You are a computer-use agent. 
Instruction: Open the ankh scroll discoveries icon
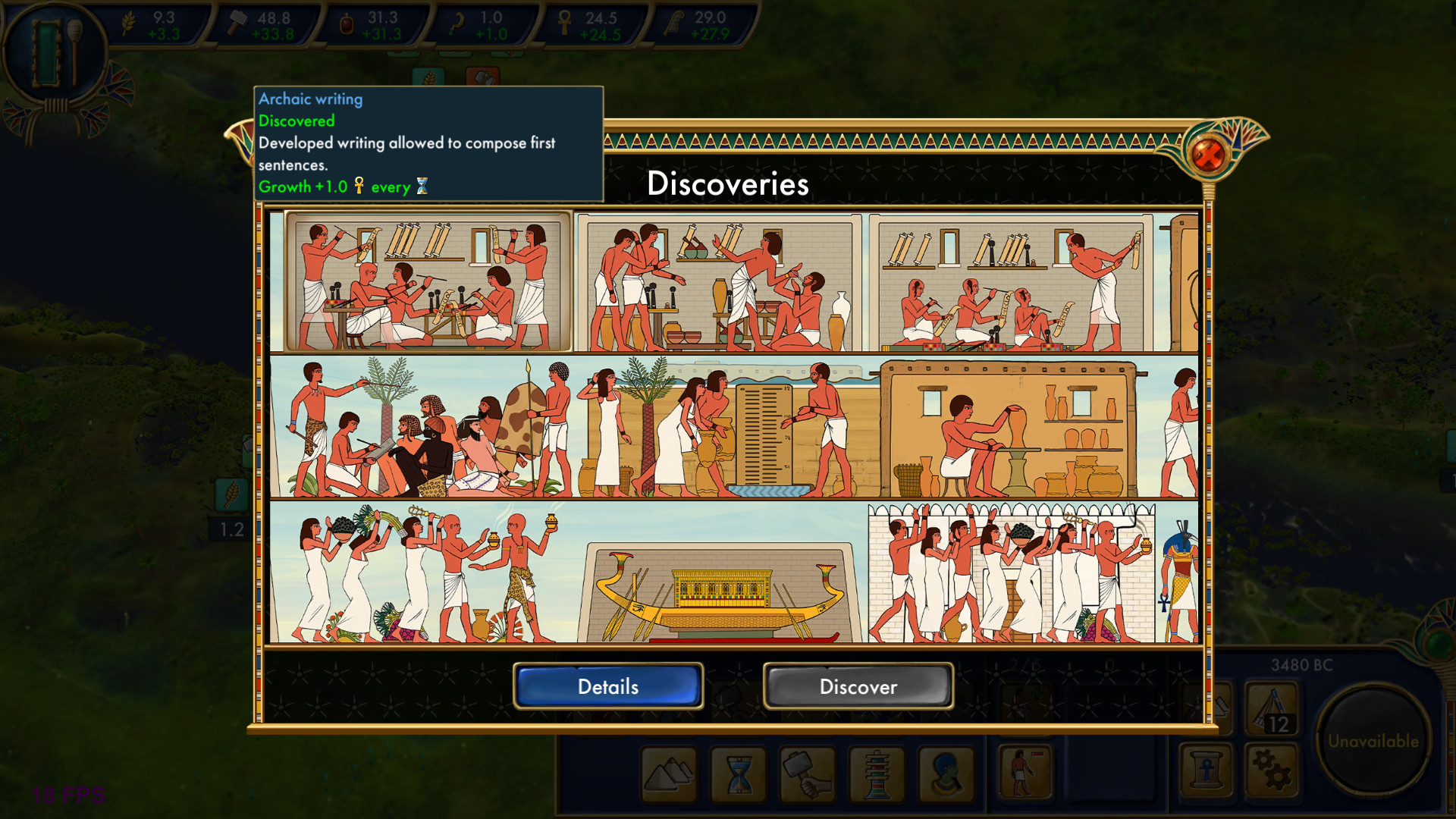click(x=1205, y=770)
